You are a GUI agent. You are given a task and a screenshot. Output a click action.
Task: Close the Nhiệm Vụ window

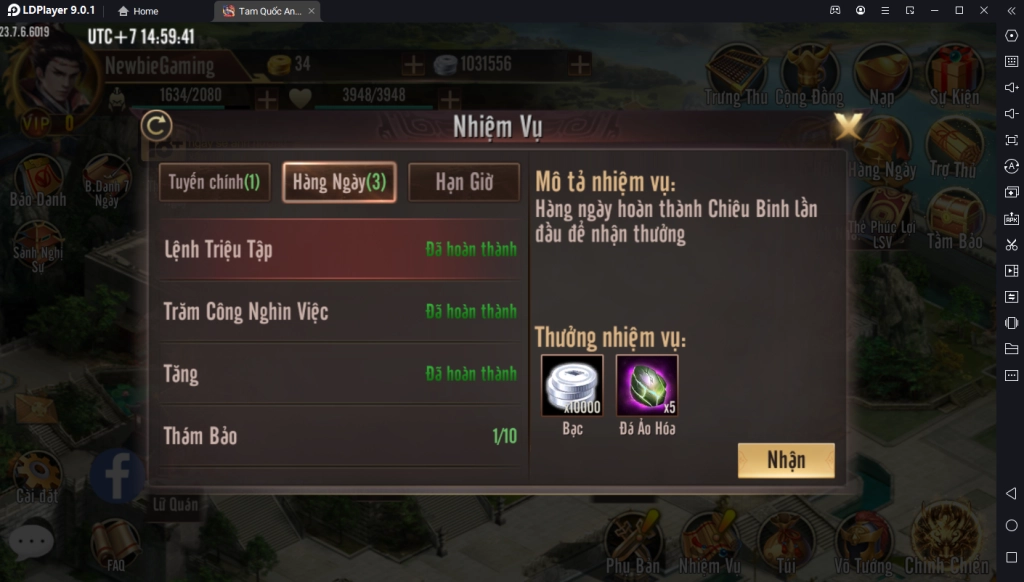[x=849, y=126]
